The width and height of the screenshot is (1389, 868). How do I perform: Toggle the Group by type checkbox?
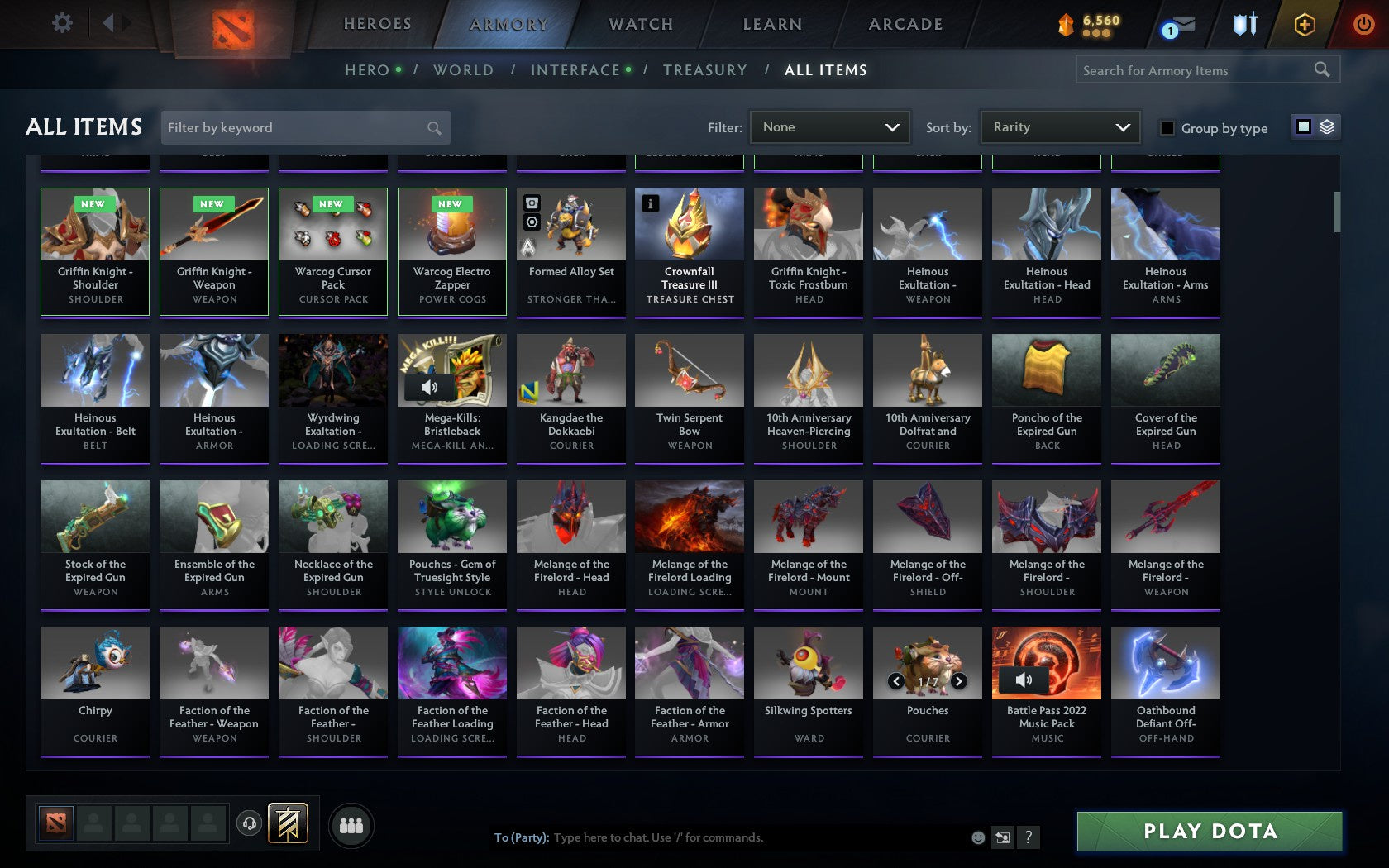pyautogui.click(x=1166, y=129)
